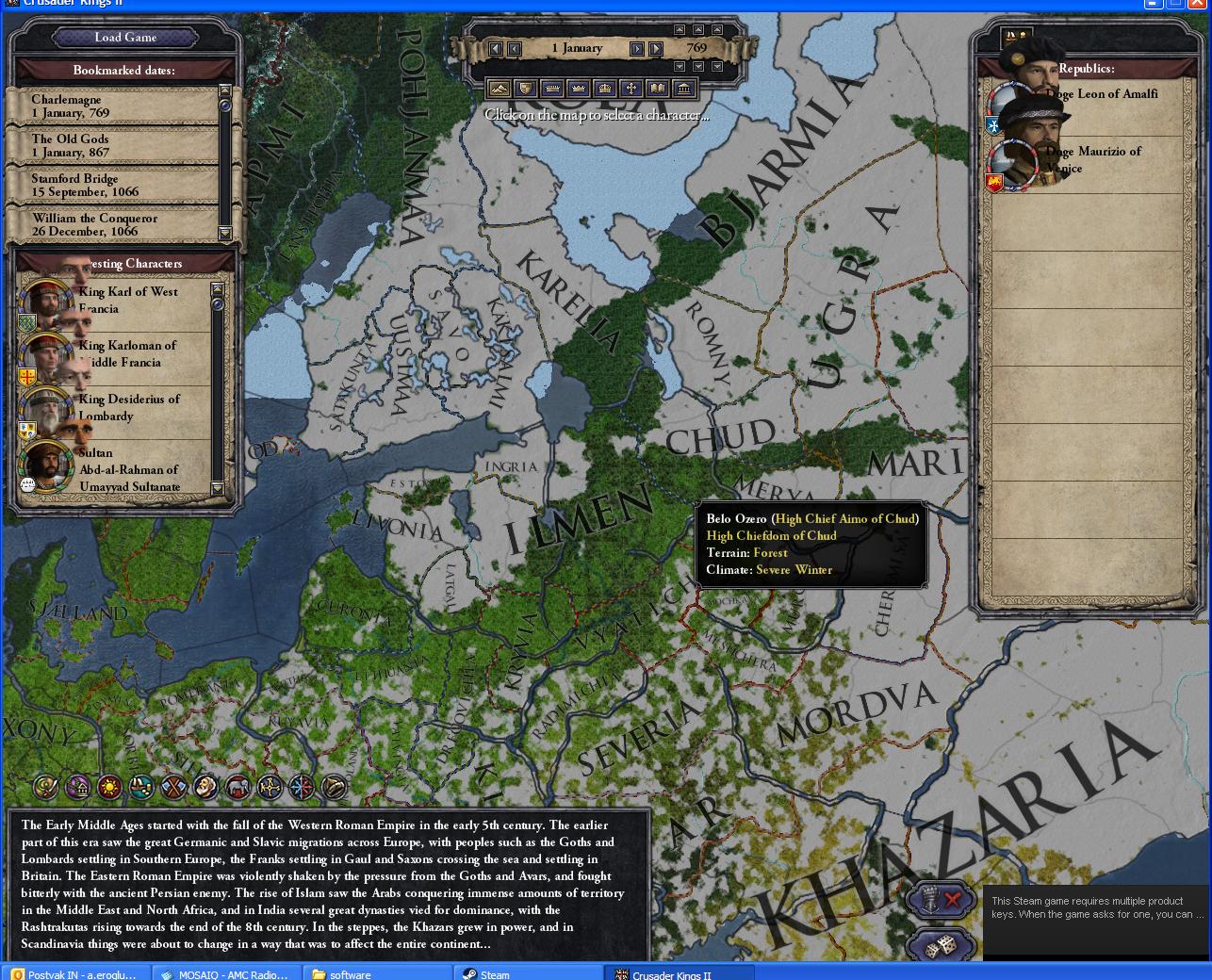Image resolution: width=1212 pixels, height=980 pixels.
Task: Select the open book culture filter icon
Action: tap(659, 89)
